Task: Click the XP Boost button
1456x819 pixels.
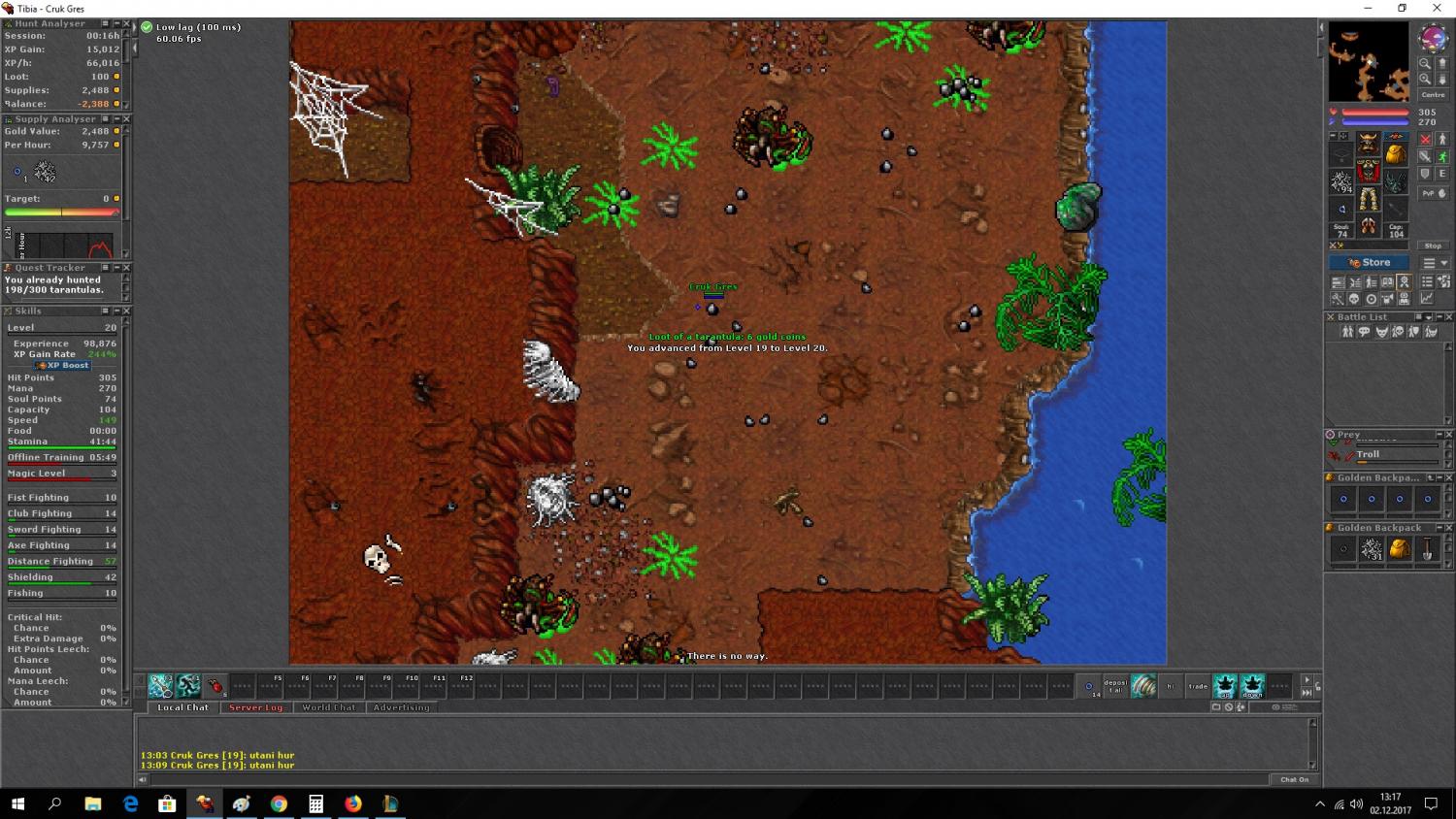Action: pyautogui.click(x=62, y=366)
